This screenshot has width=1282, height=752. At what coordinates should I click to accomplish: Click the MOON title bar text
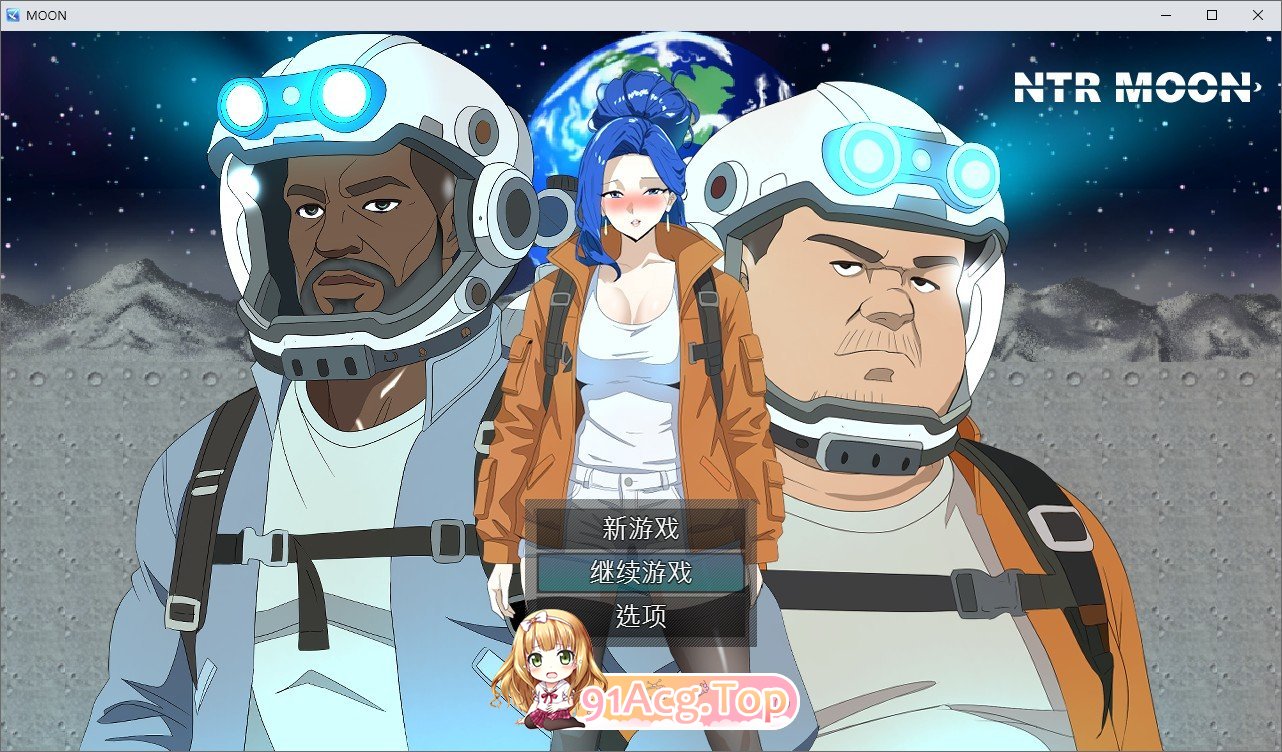(47, 14)
